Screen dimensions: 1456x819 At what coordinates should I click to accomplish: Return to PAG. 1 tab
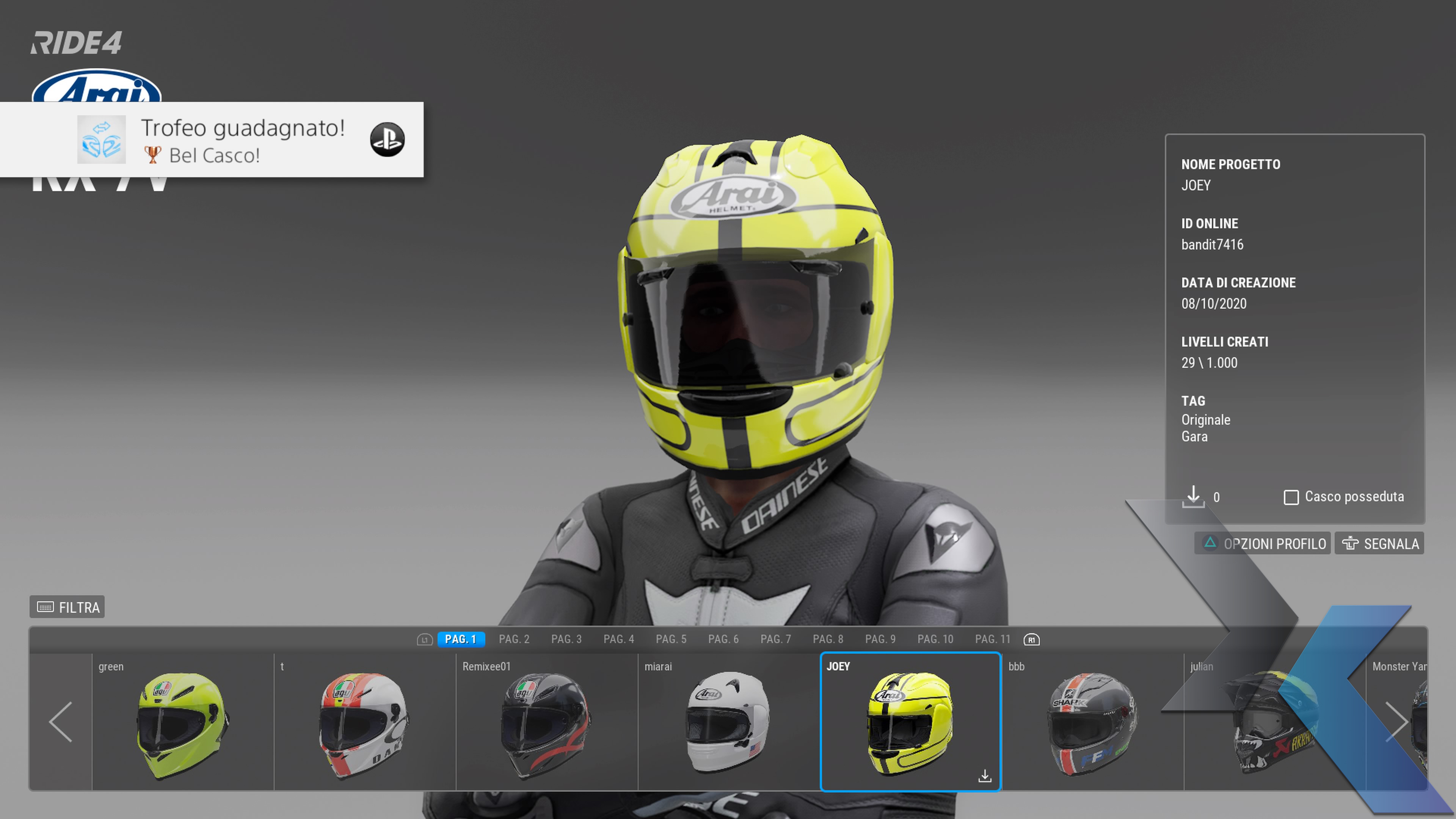point(461,639)
